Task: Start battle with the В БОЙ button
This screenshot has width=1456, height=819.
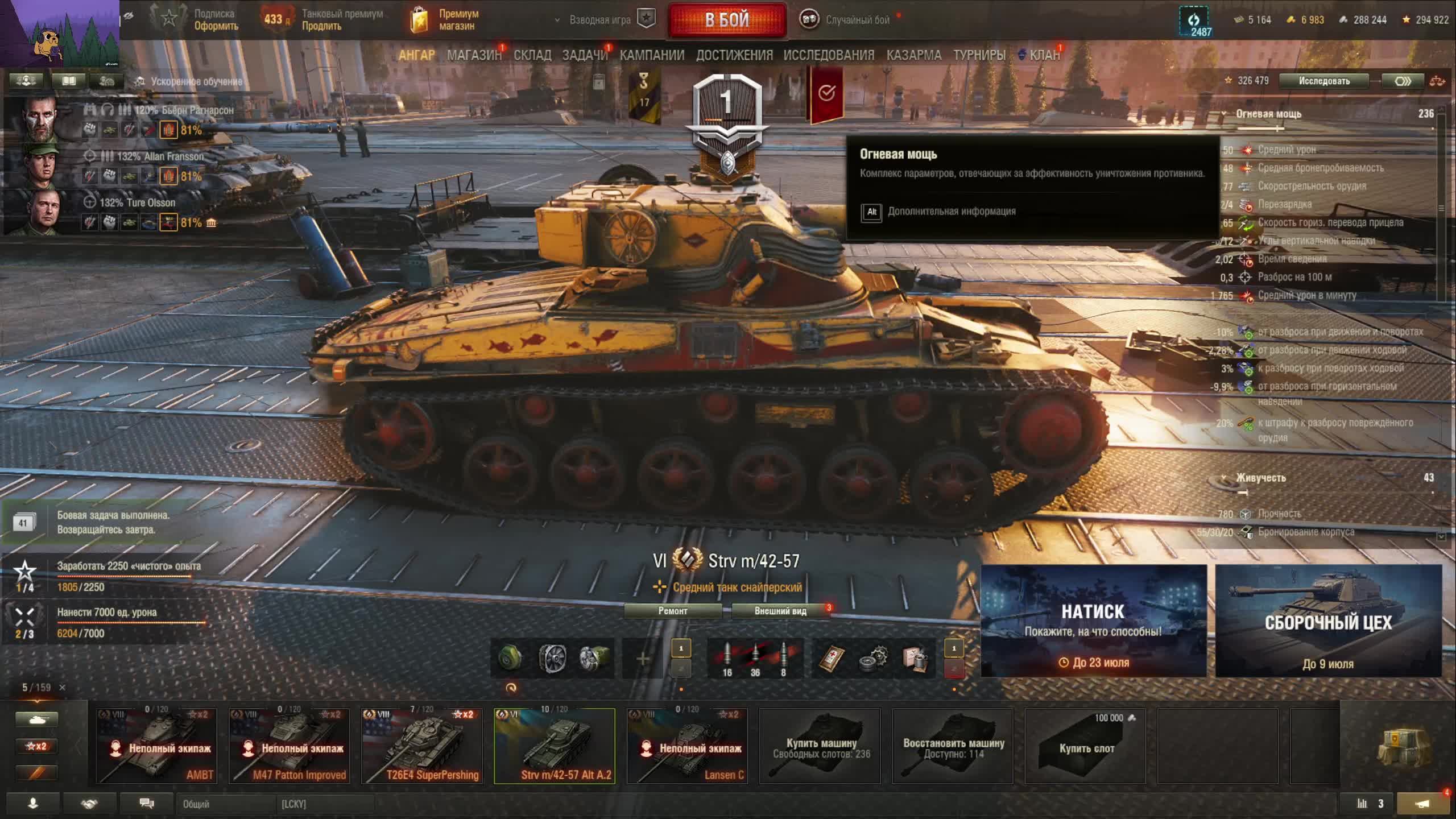Action: coord(727,20)
